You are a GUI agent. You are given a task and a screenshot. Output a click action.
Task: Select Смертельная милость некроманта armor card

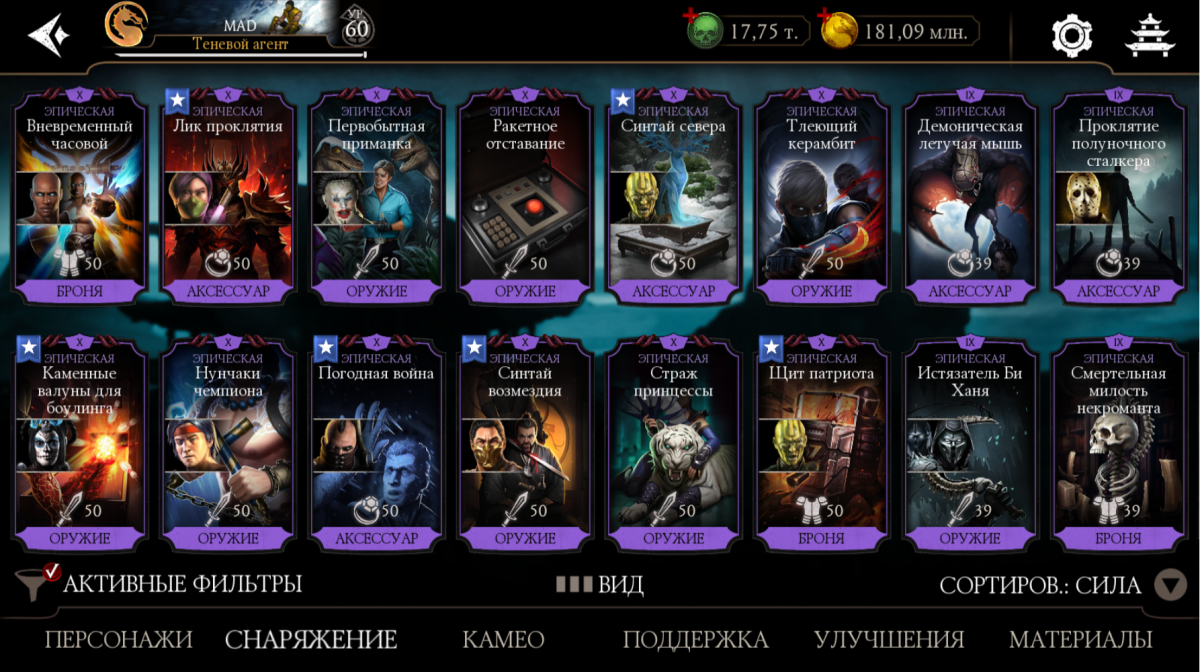point(1118,442)
